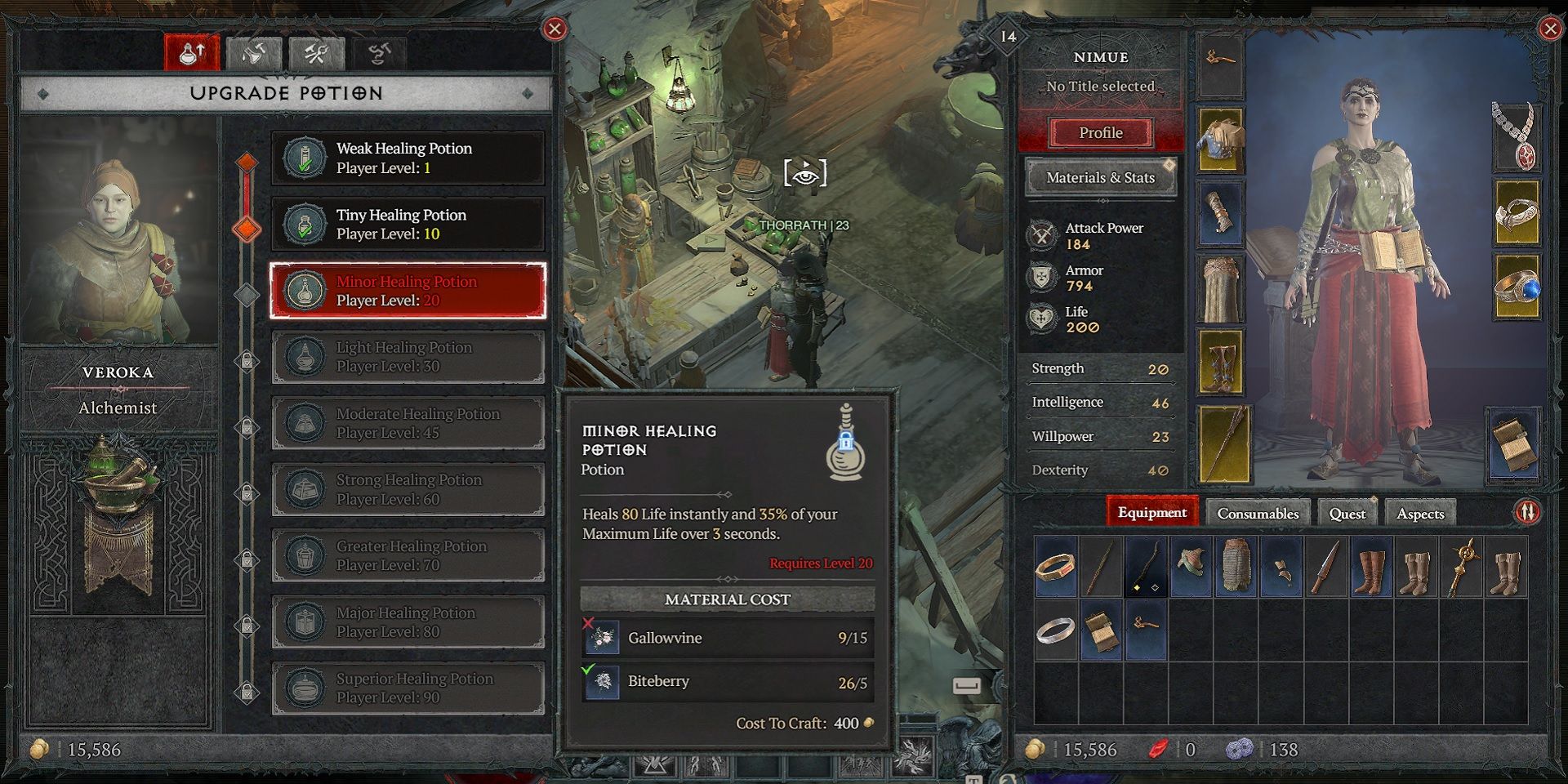Select the Weak Healing Potion recipe
Image resolution: width=1568 pixels, height=784 pixels.
click(408, 157)
